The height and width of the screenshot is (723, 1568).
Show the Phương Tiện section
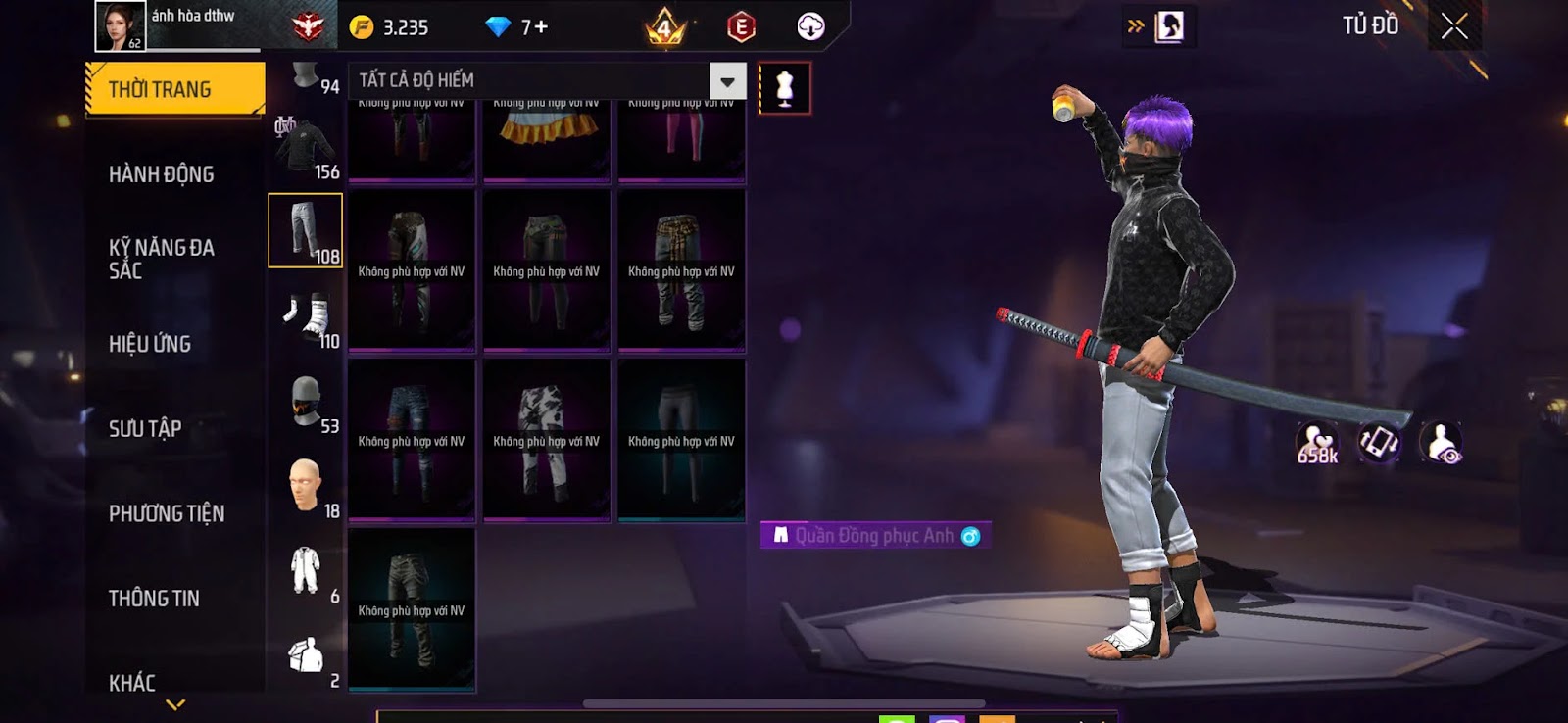pyautogui.click(x=167, y=513)
